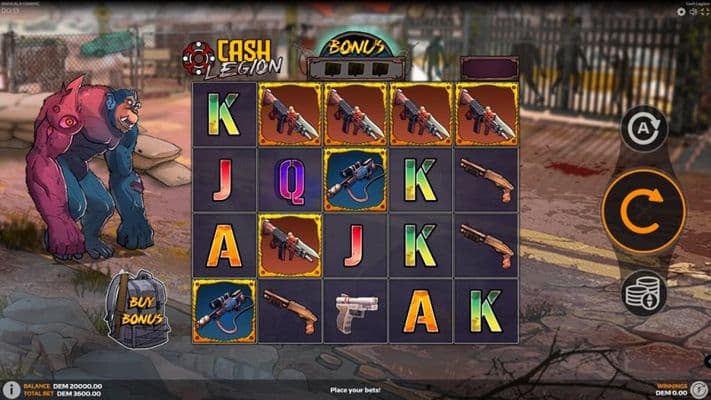The width and height of the screenshot is (711, 400).
Task: Open the autoplay options
Action: coord(644,129)
